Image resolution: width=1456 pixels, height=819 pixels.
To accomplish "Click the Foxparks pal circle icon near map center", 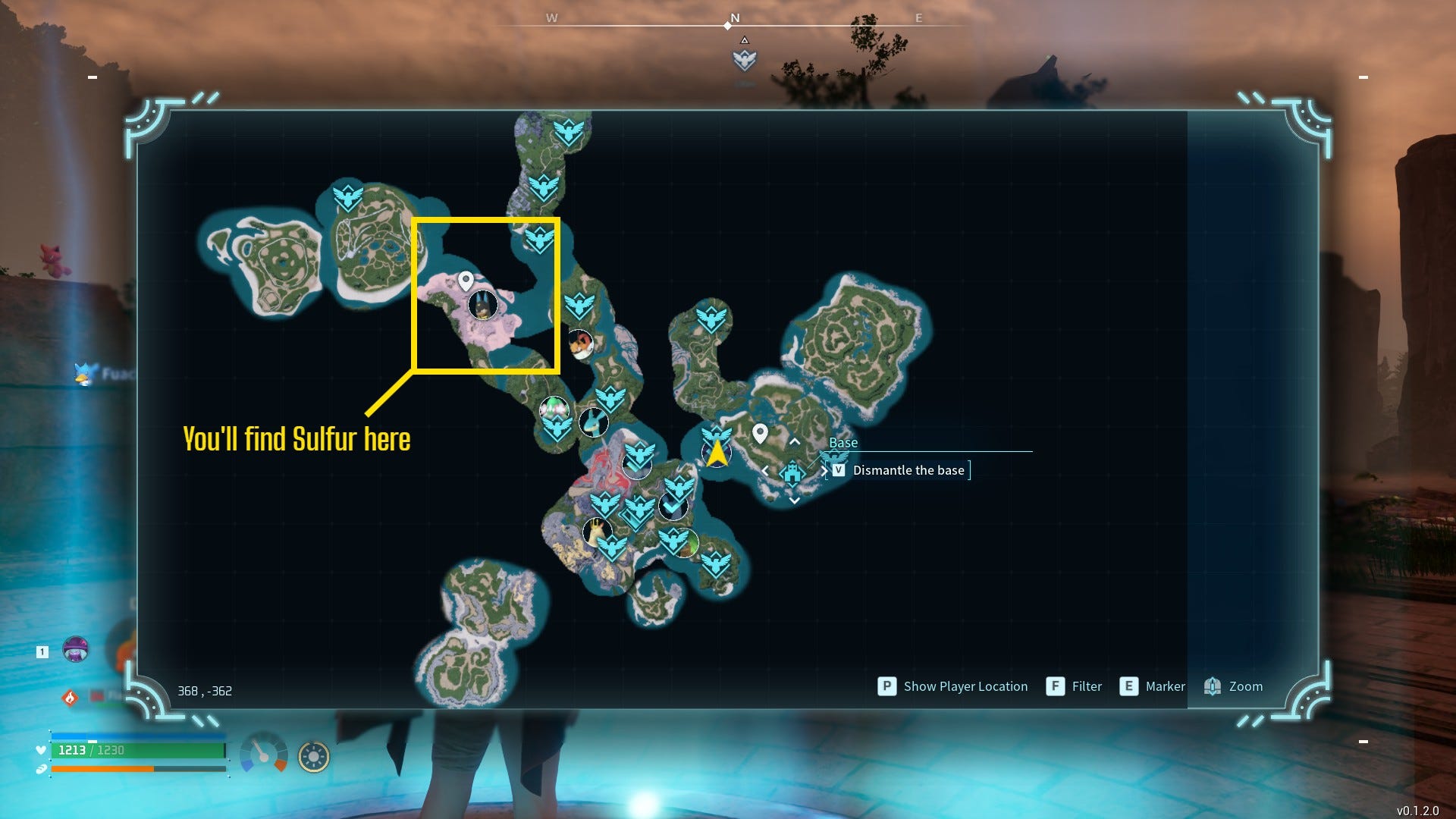I will pyautogui.click(x=580, y=346).
